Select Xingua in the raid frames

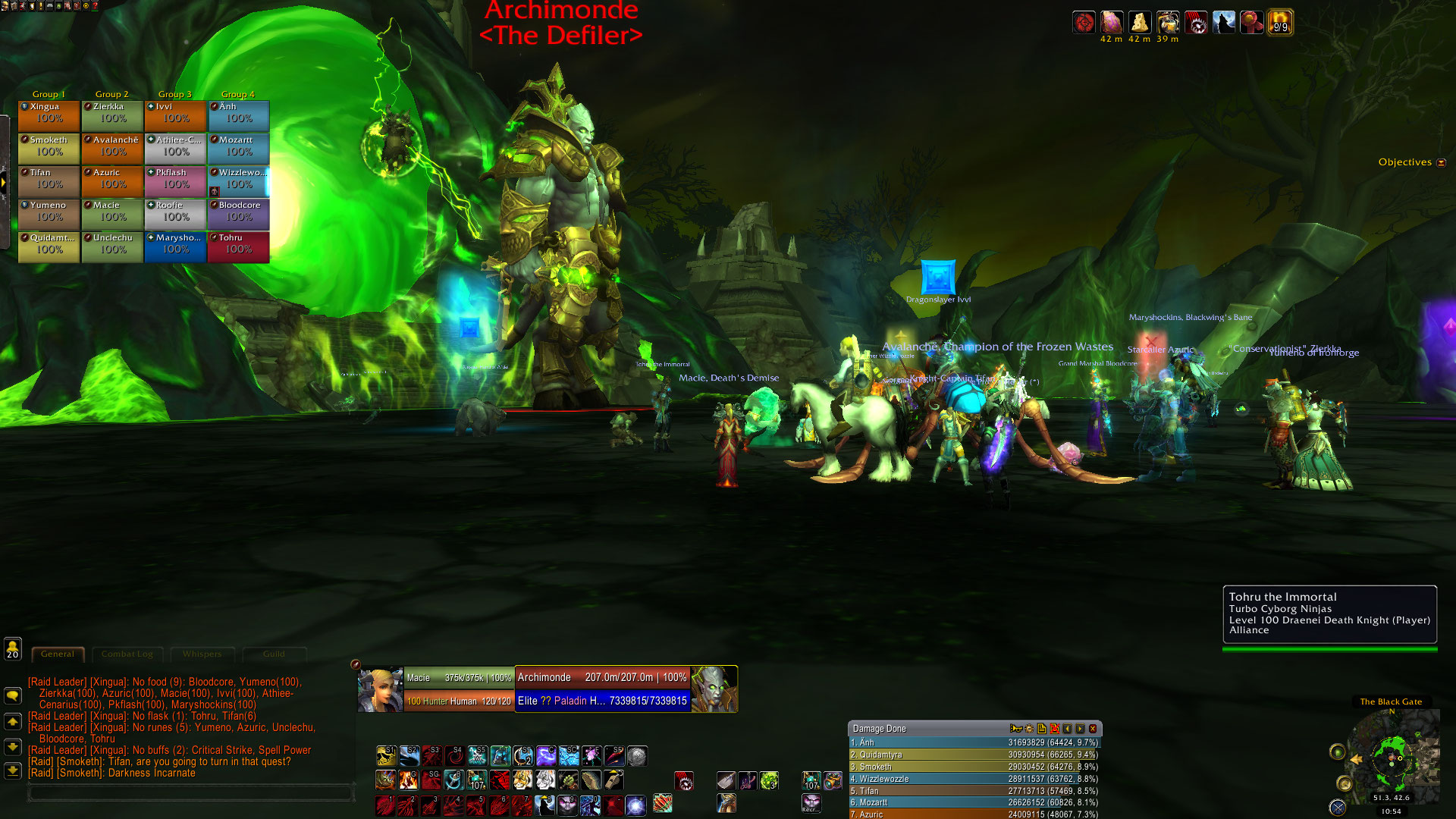(49, 115)
